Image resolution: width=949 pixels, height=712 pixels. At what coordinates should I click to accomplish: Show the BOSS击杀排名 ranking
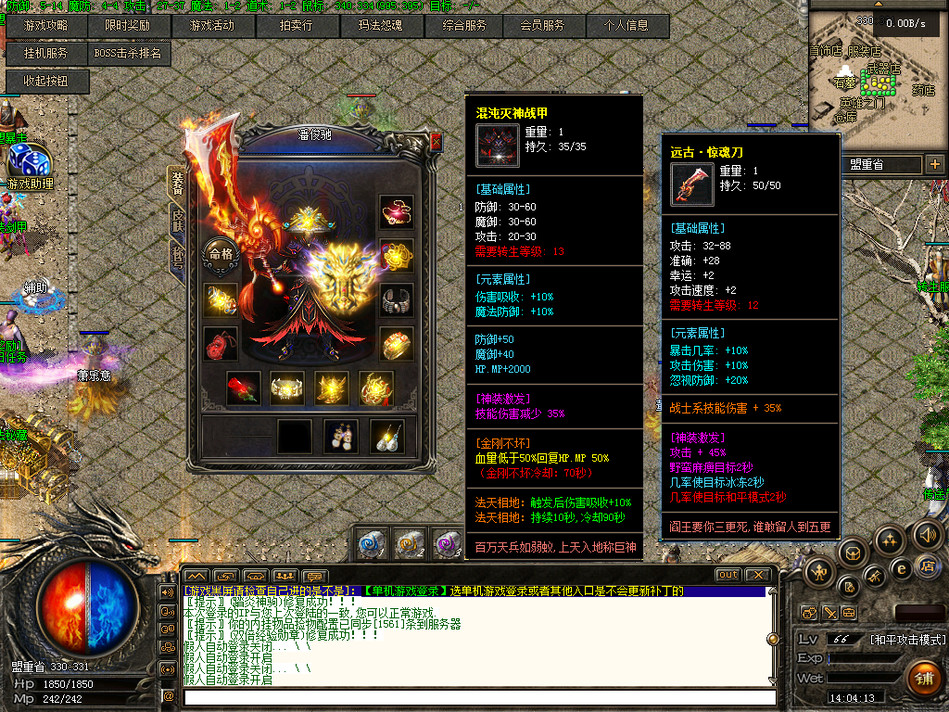tap(127, 53)
